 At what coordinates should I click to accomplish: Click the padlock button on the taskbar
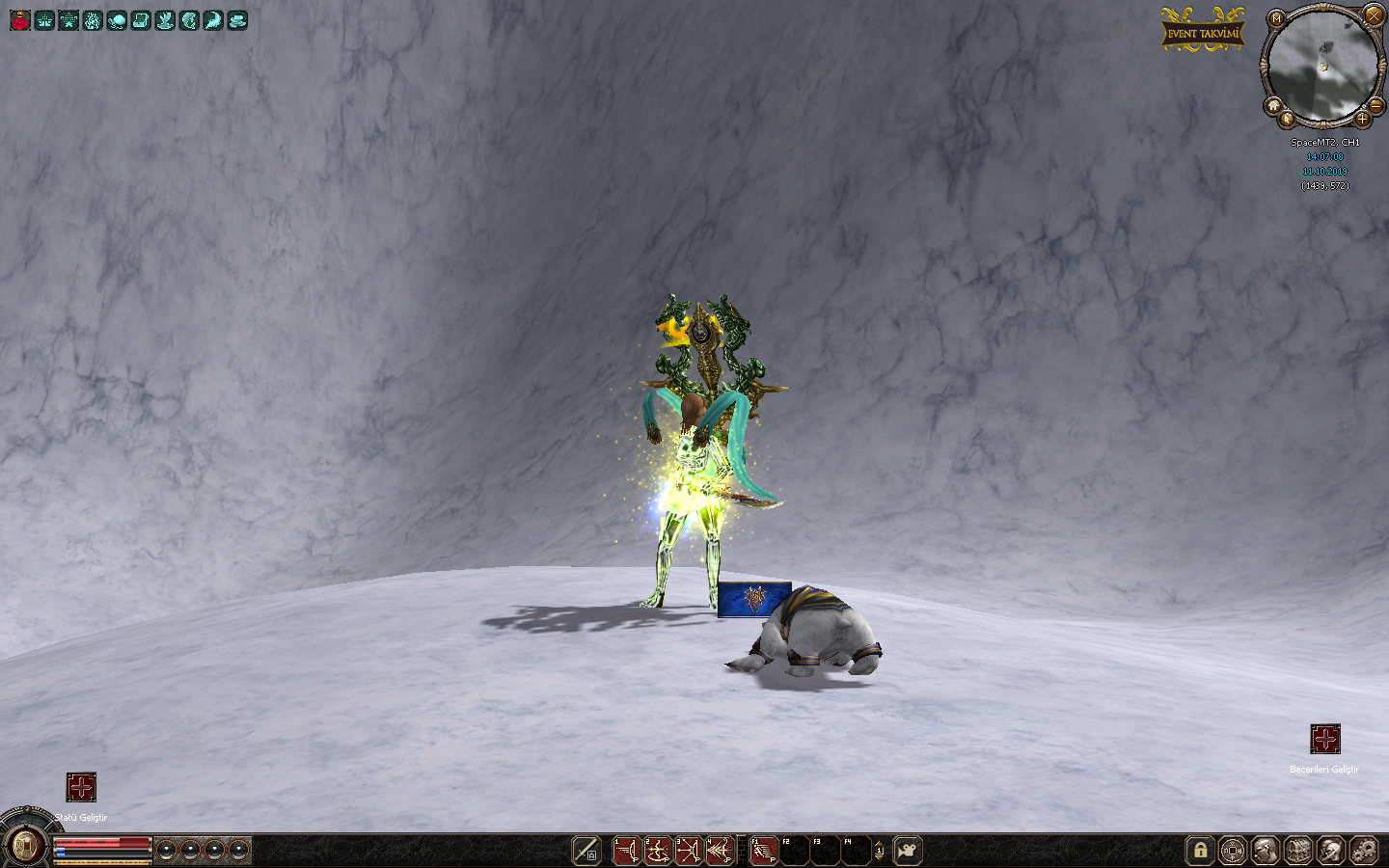(x=1200, y=851)
